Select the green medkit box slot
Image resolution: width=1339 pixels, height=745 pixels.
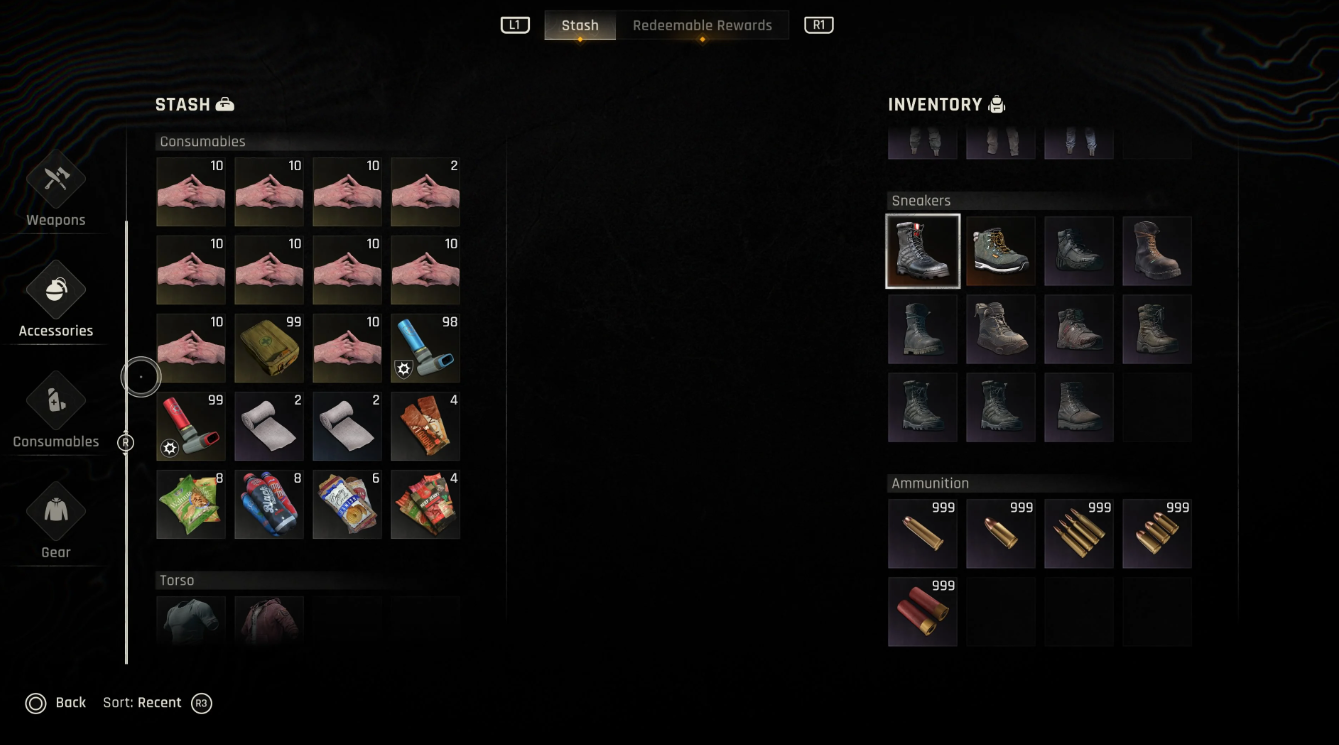click(x=269, y=349)
